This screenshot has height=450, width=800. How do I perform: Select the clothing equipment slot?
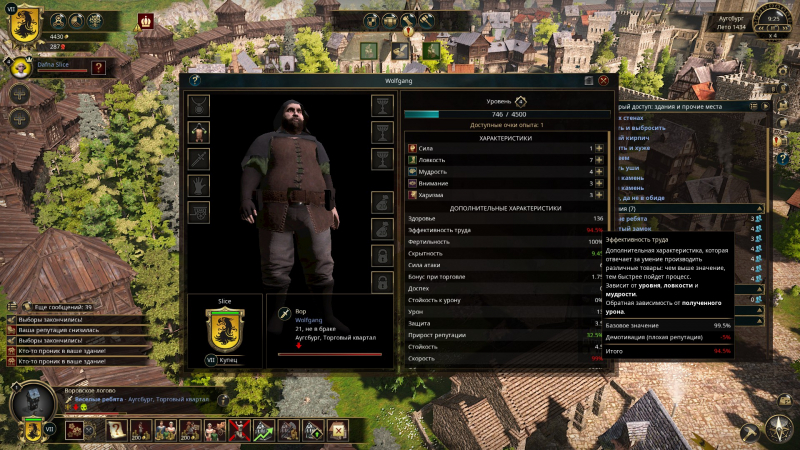pos(199,132)
